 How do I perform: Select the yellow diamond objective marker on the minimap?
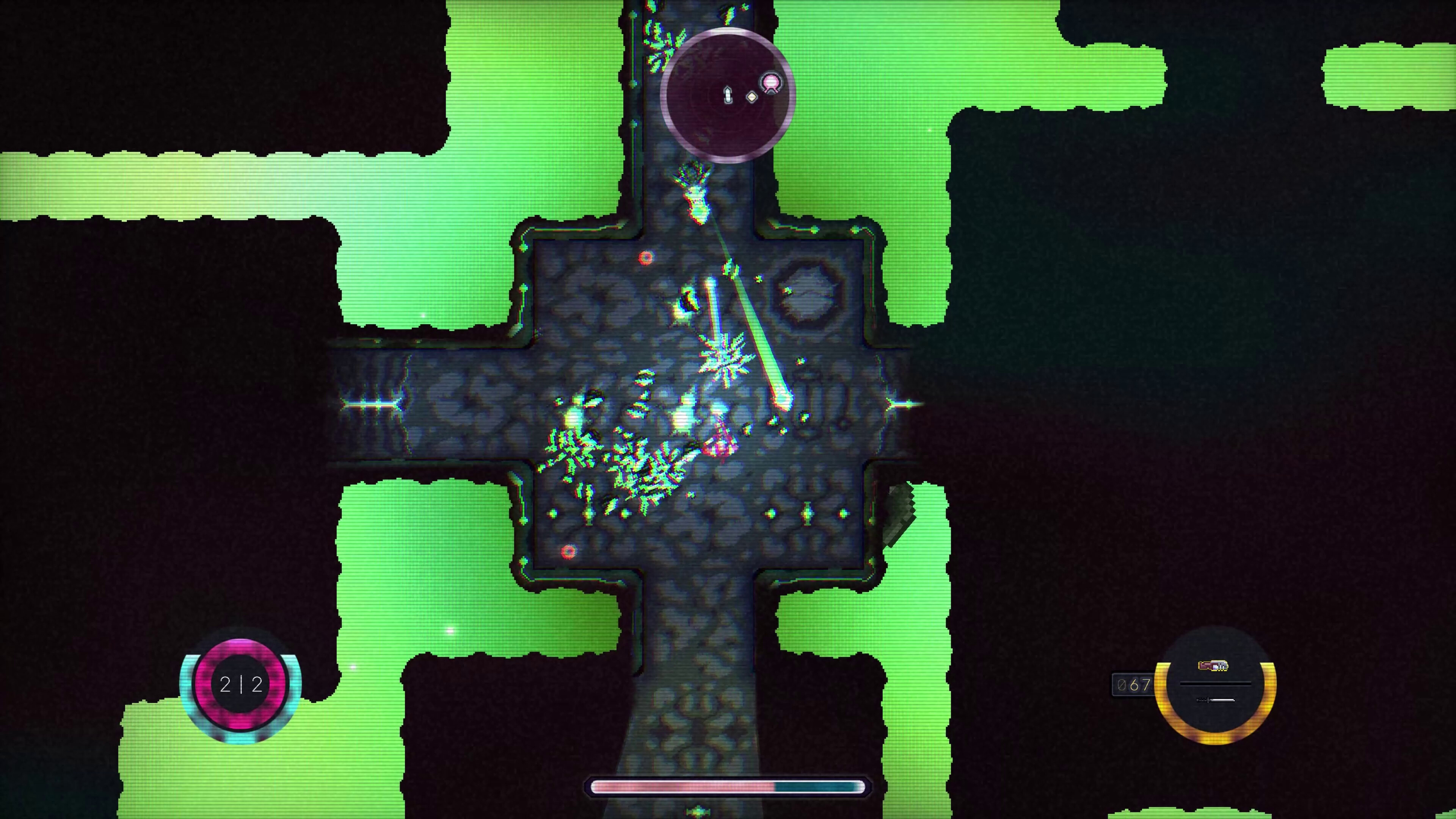pyautogui.click(x=752, y=98)
